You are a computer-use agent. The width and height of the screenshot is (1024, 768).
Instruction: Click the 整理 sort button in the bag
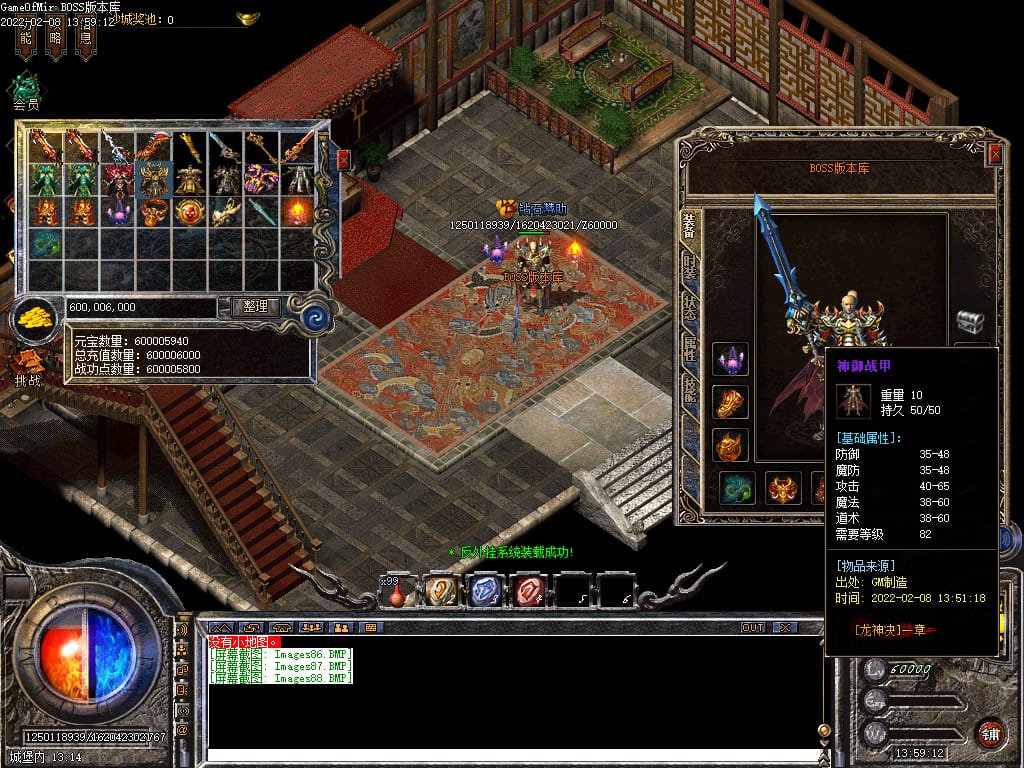(256, 307)
